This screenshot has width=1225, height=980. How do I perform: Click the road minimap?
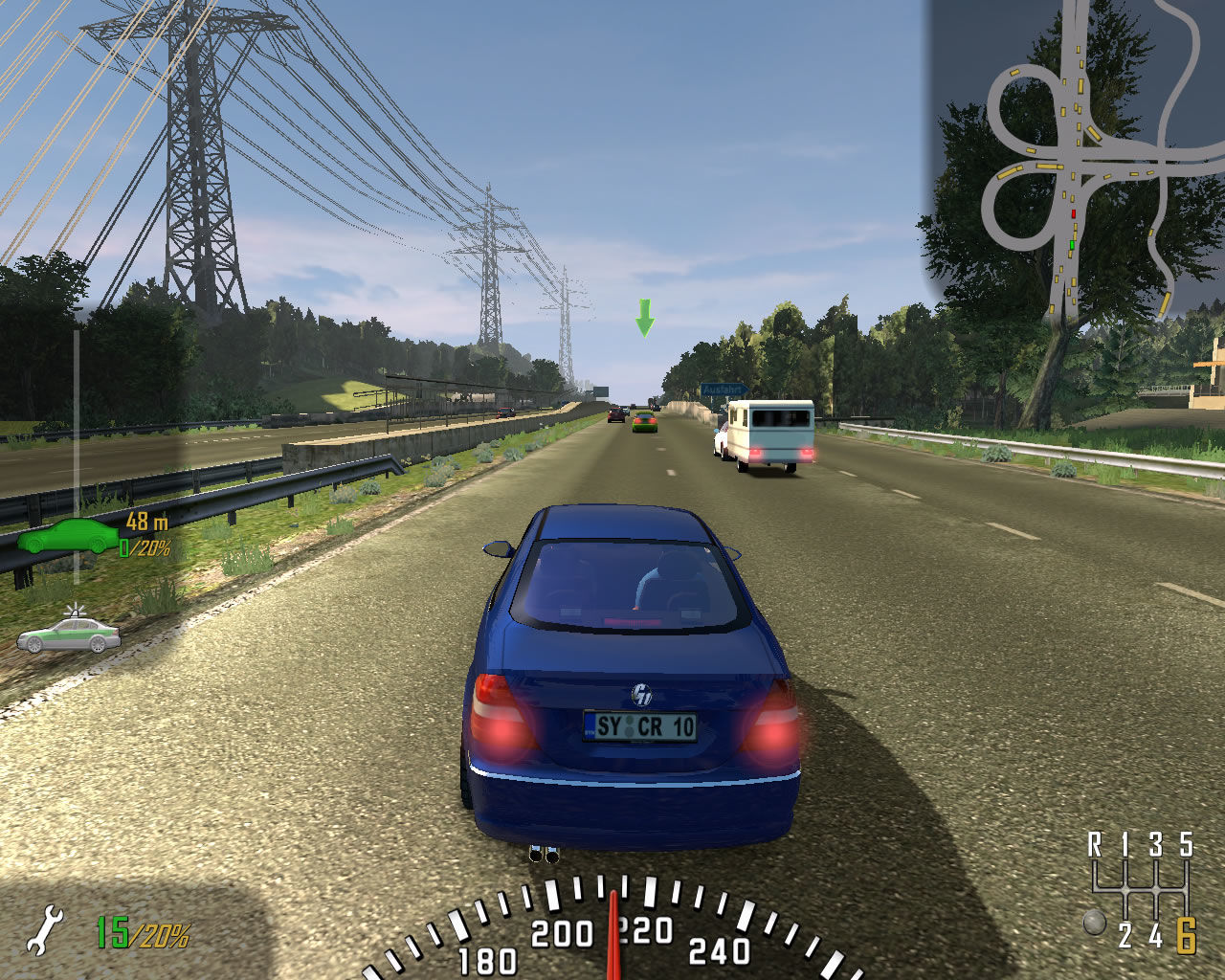click(1077, 163)
